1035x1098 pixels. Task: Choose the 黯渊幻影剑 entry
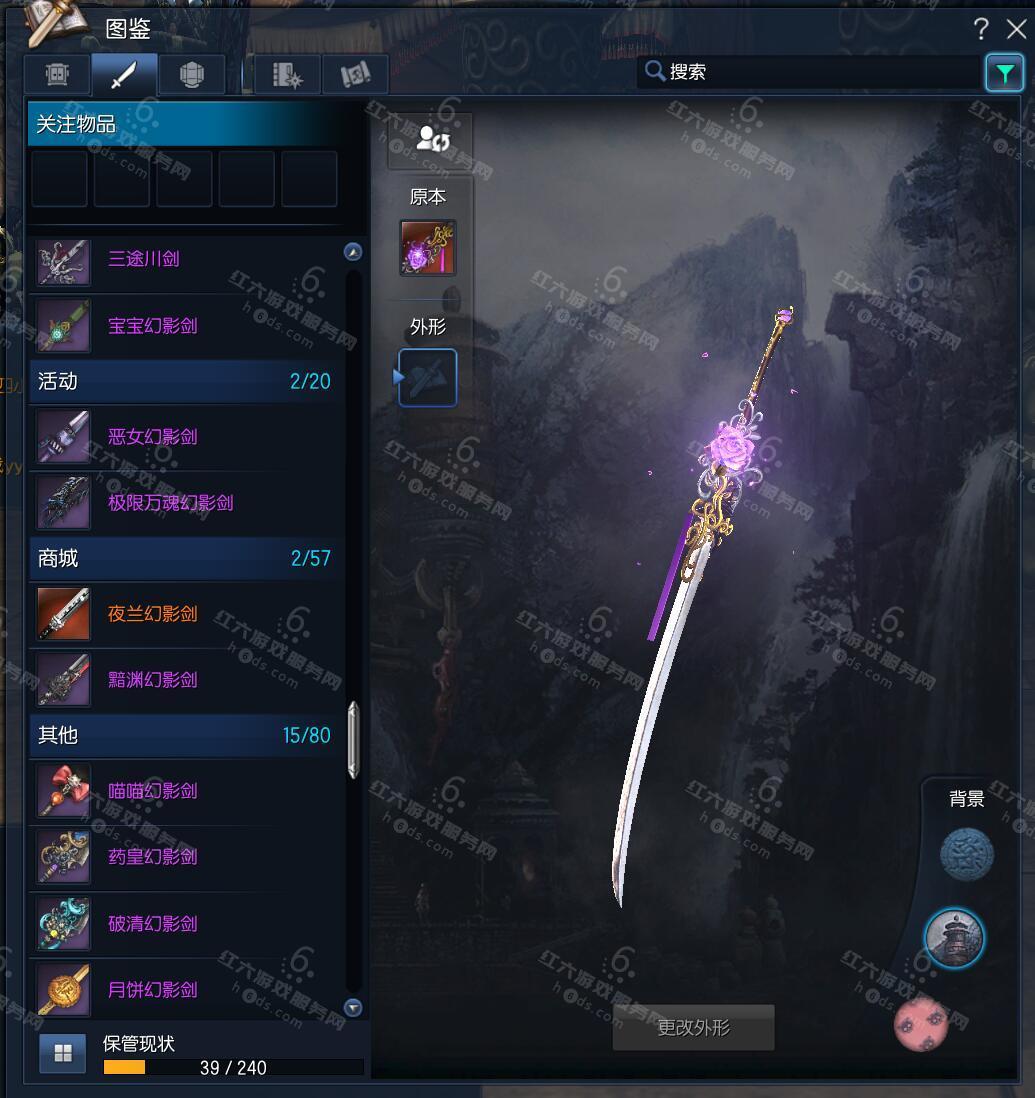[152, 680]
